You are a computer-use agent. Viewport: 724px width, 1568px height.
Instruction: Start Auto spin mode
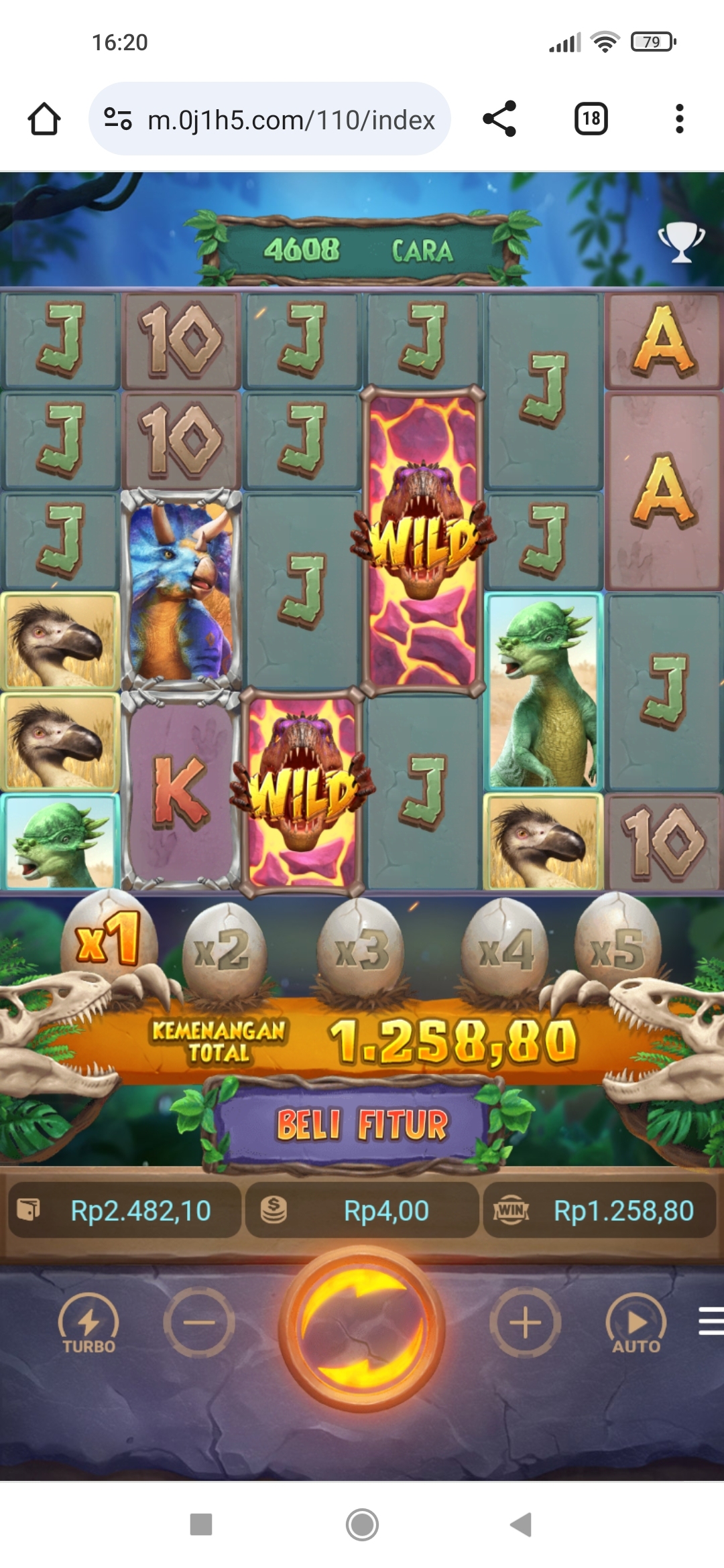(x=636, y=1324)
